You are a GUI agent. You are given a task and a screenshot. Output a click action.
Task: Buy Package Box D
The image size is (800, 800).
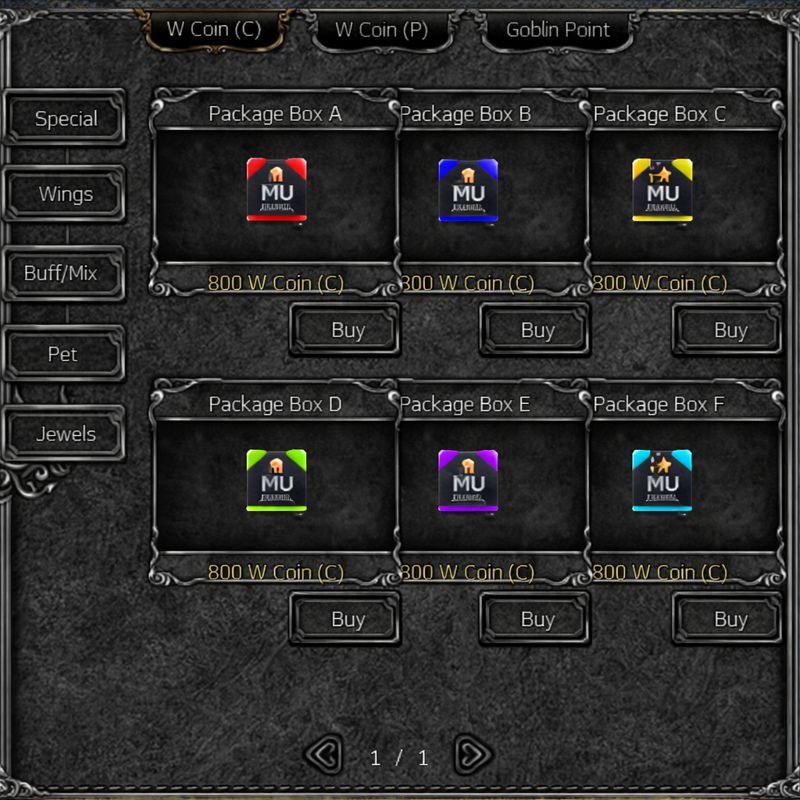pyautogui.click(x=346, y=620)
